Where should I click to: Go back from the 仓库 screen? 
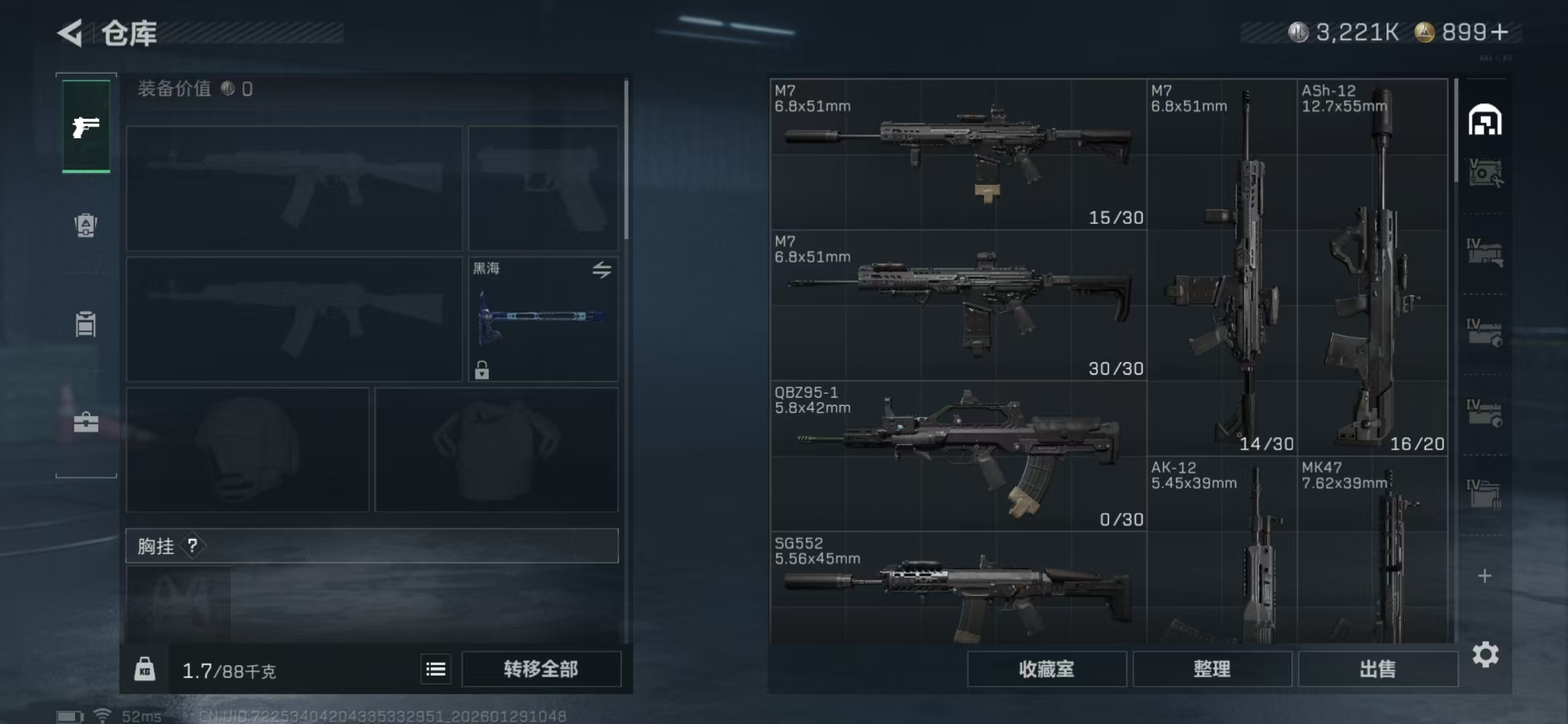tap(71, 33)
